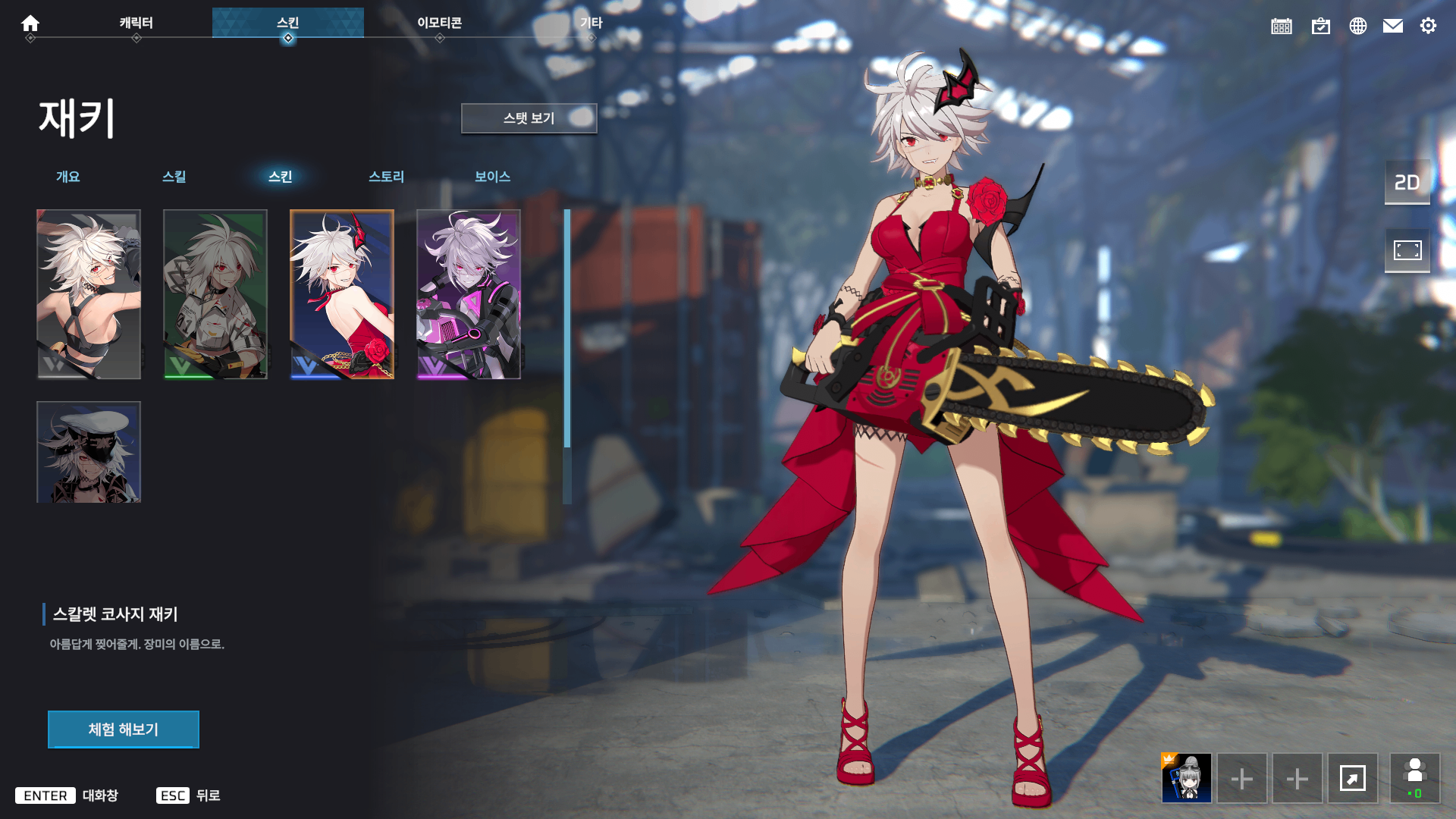Image resolution: width=1456 pixels, height=819 pixels.
Task: Open the 보이스 sub-tab
Action: pos(493,177)
